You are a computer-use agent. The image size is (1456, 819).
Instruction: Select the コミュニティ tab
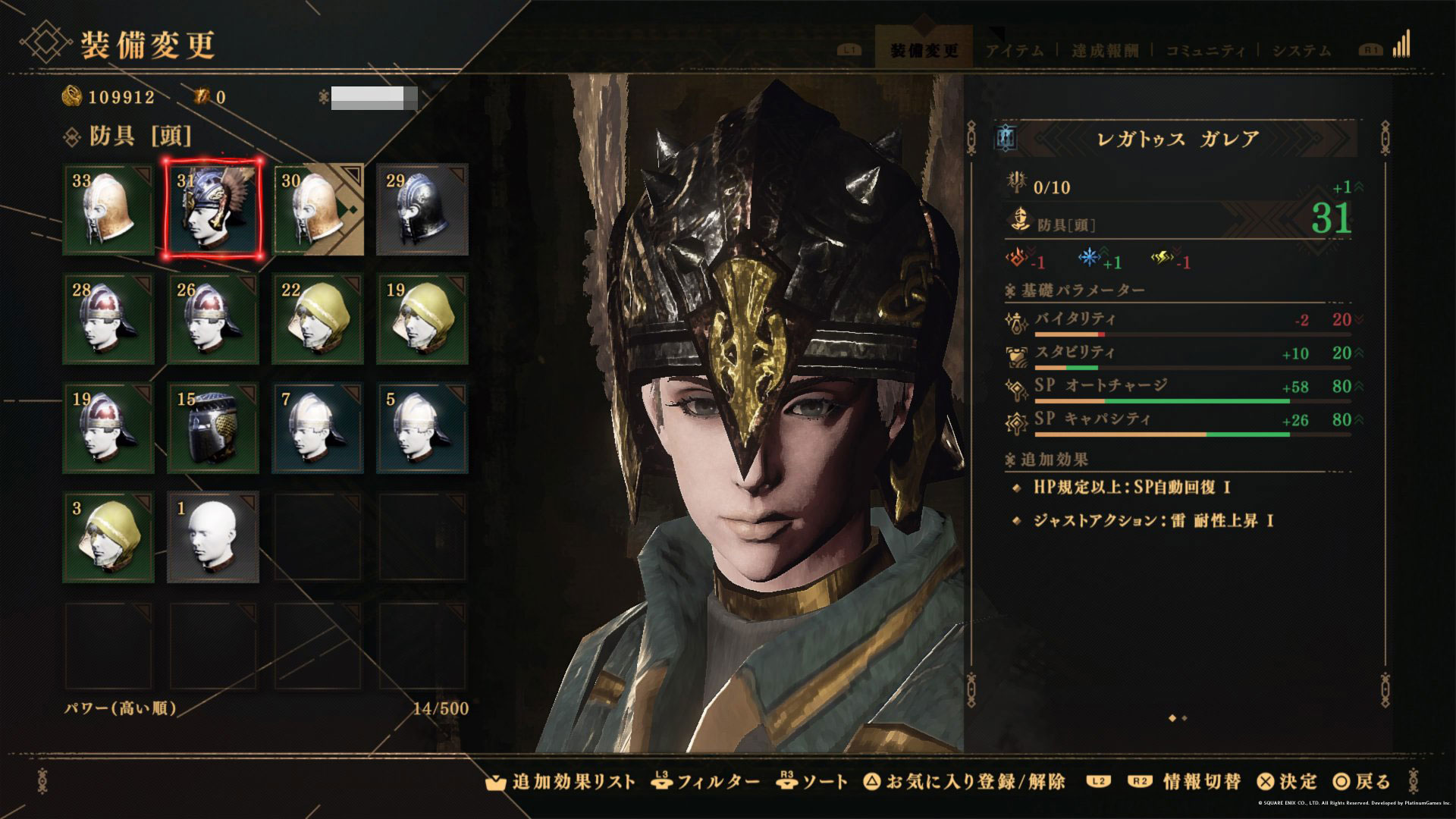pyautogui.click(x=1205, y=51)
